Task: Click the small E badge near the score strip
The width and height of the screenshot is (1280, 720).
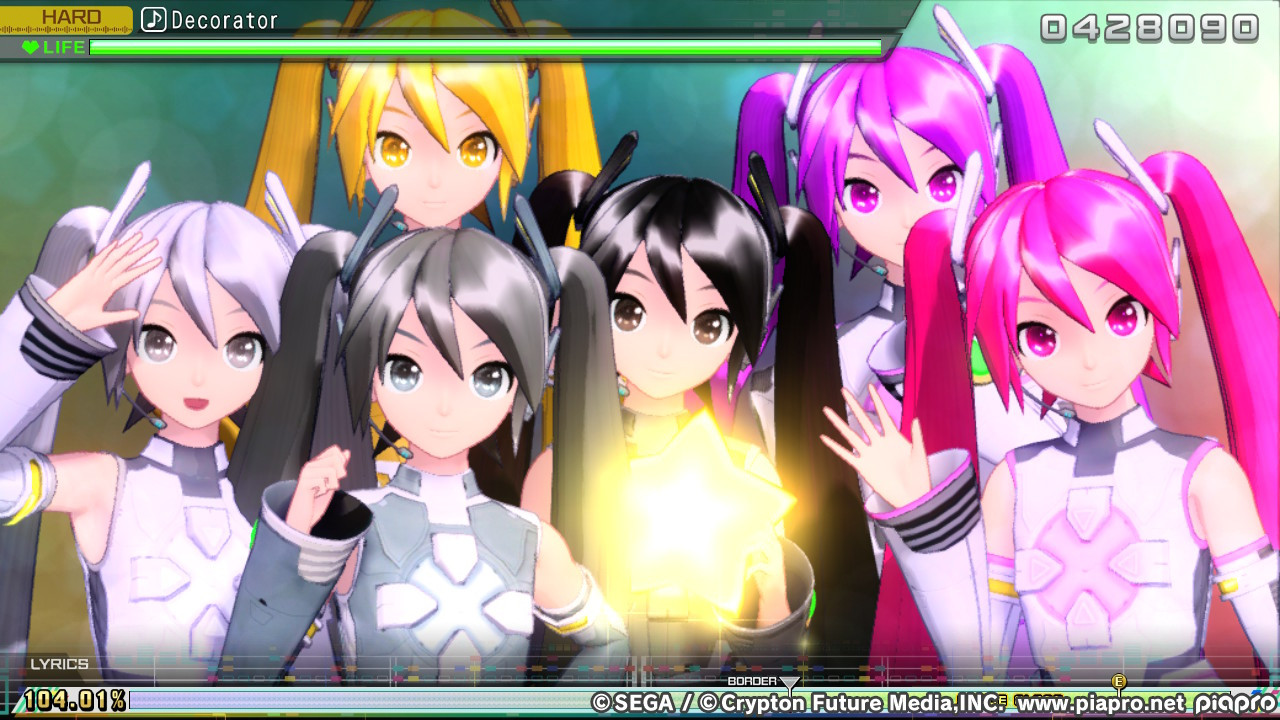Action: 1001,700
